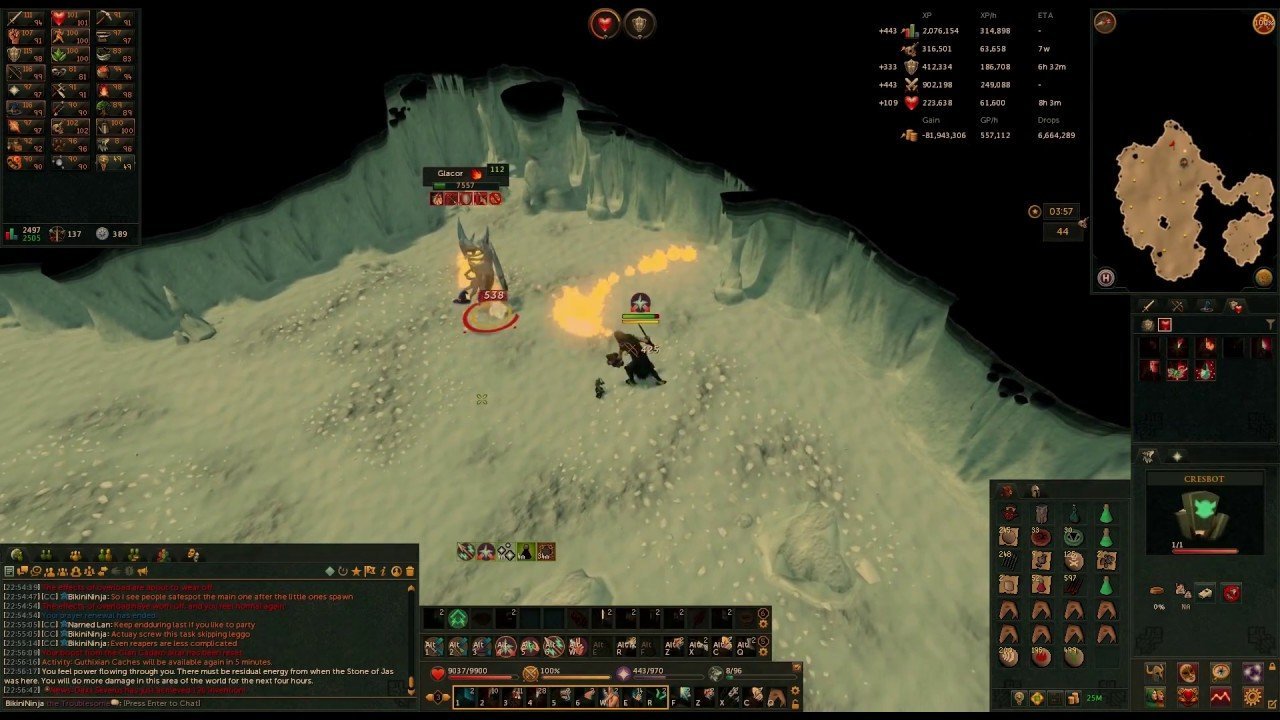Click the trash can icon in chat toolbar

coord(409,571)
